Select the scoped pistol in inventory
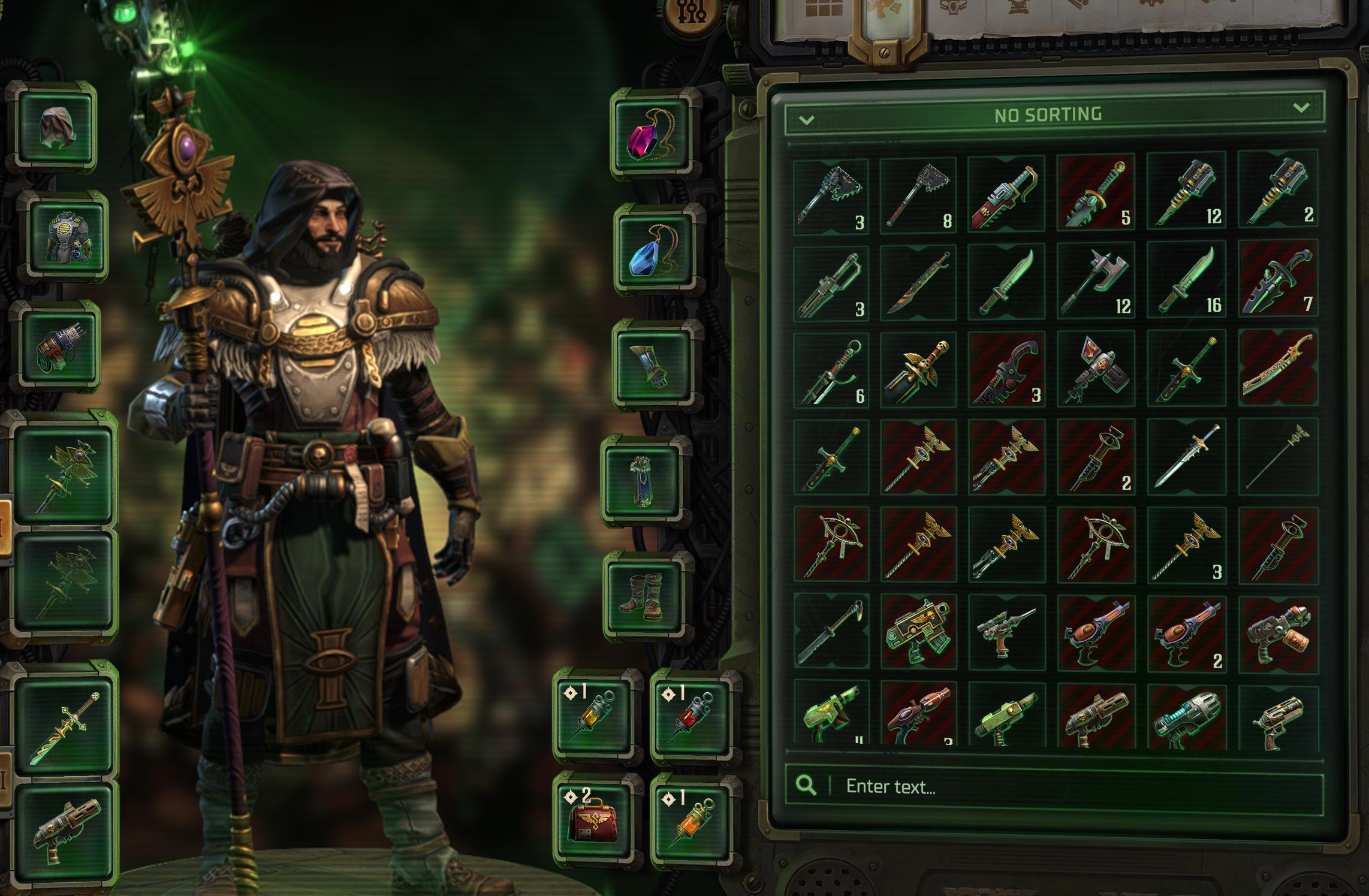The image size is (1369, 896). pos(1006,632)
